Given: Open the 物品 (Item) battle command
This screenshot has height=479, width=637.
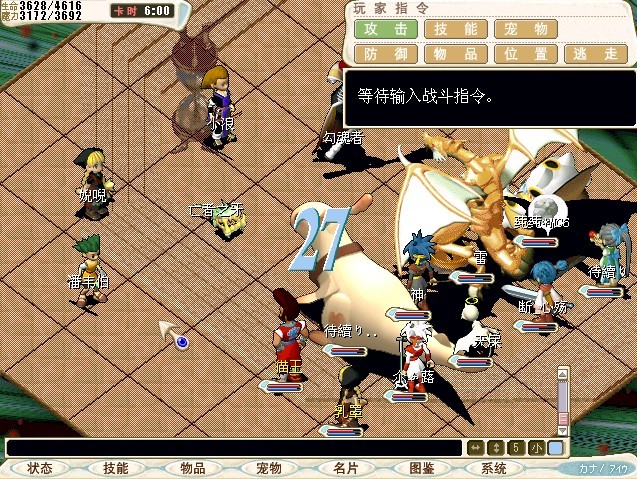Looking at the screenshot, I should [457, 54].
